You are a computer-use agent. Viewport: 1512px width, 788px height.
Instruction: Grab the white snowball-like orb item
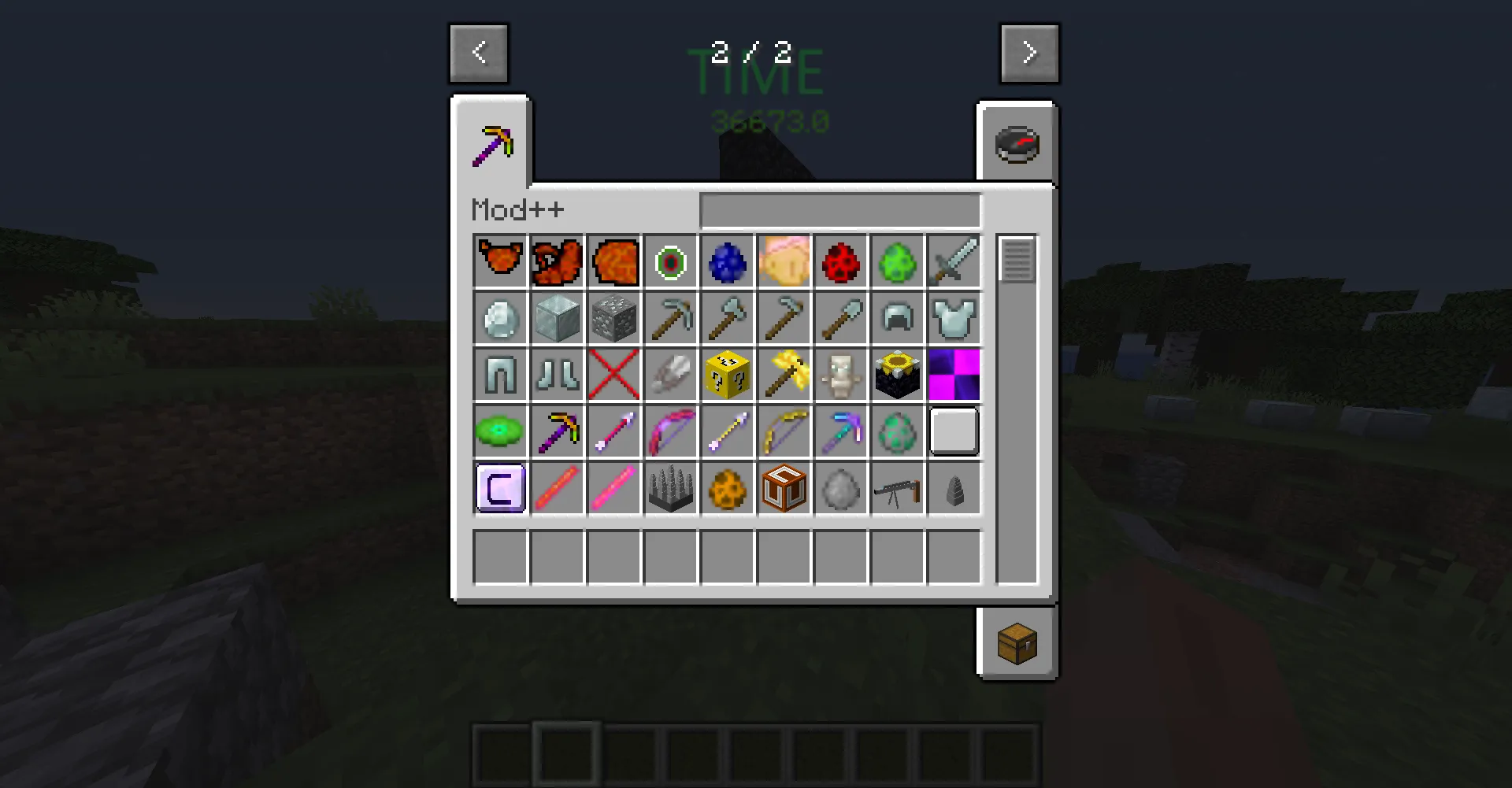coord(840,487)
